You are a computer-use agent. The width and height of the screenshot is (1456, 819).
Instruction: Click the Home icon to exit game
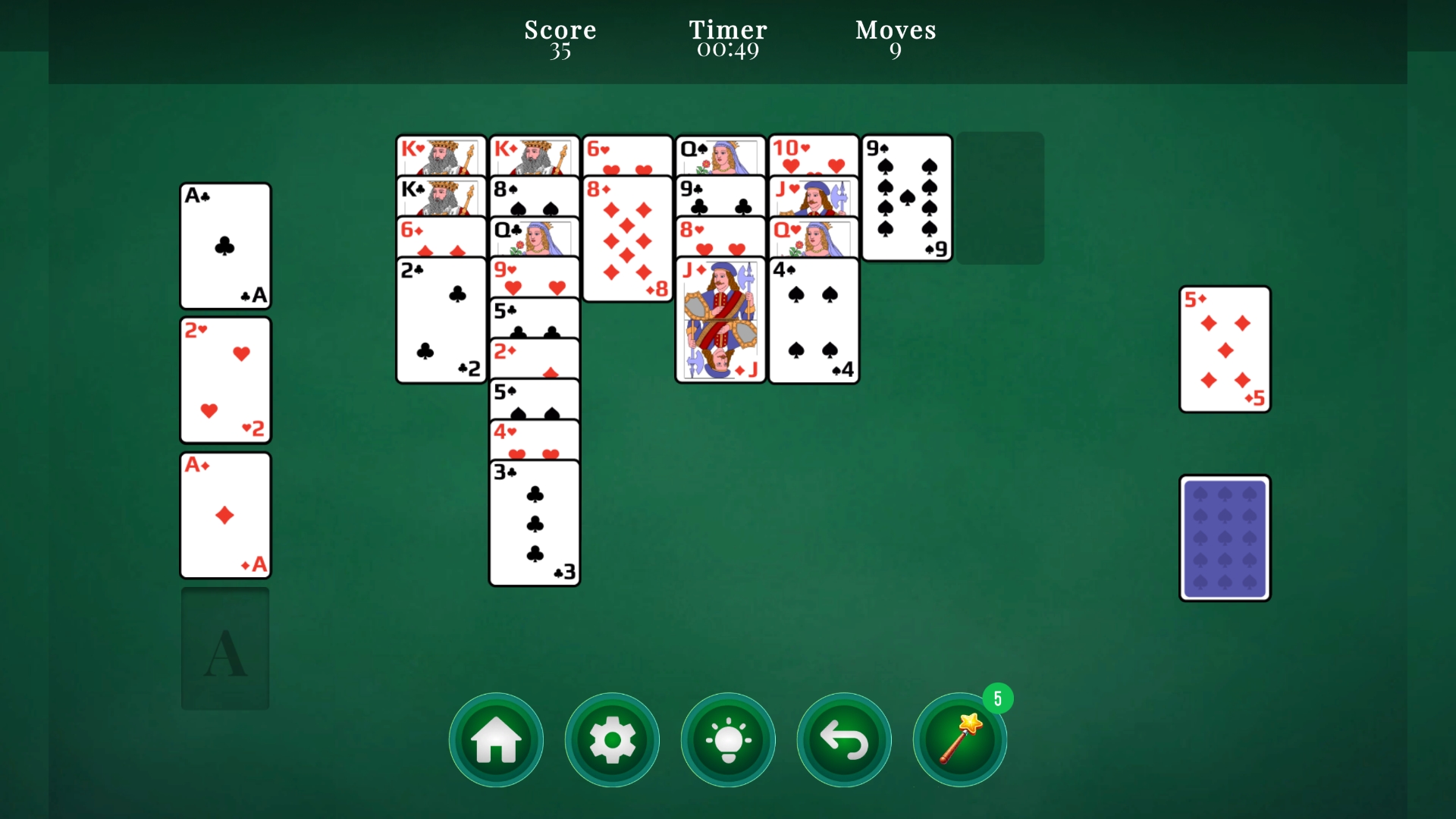point(495,739)
